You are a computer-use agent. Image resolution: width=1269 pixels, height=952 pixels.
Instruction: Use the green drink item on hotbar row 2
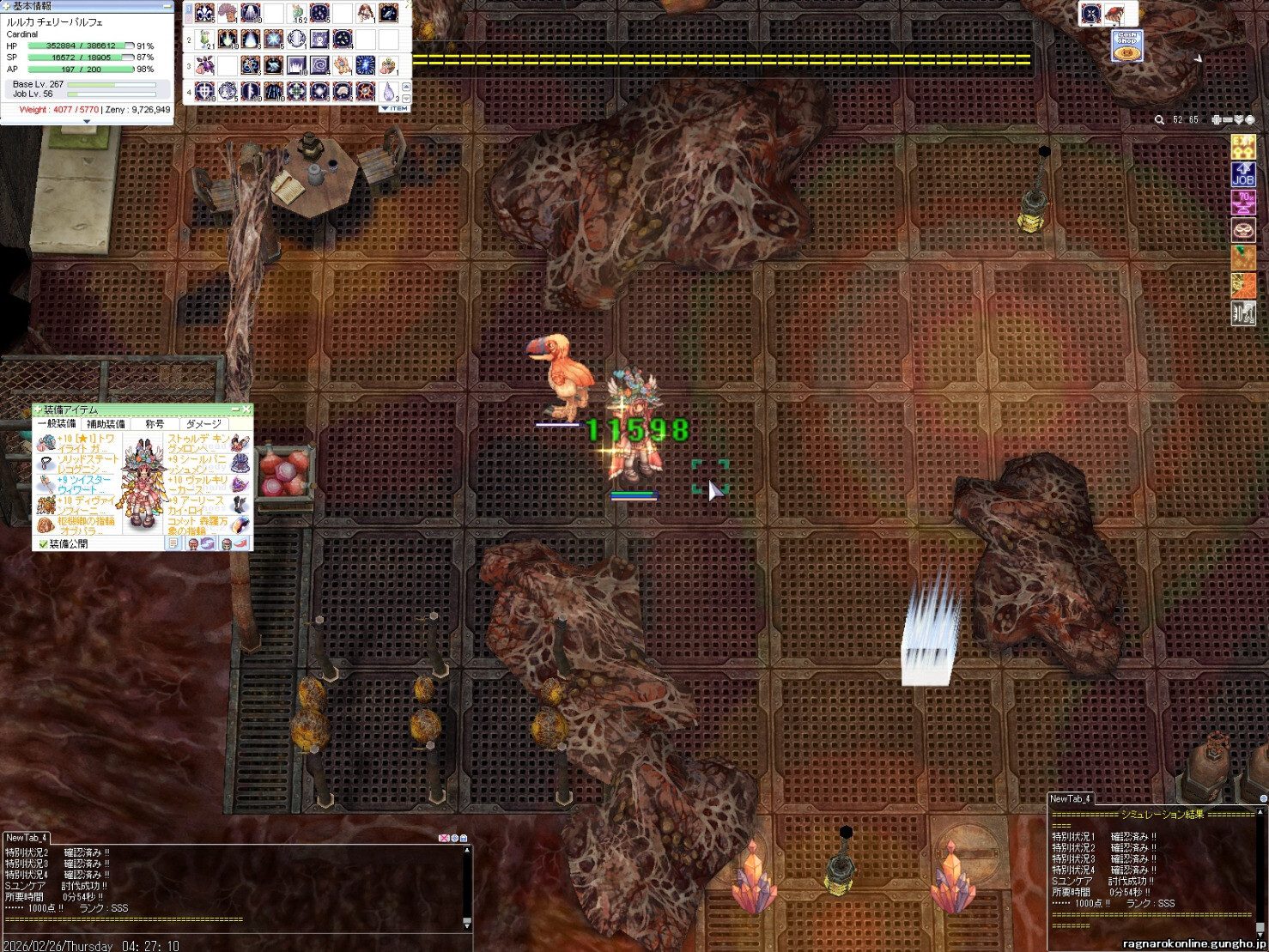pyautogui.click(x=204, y=39)
